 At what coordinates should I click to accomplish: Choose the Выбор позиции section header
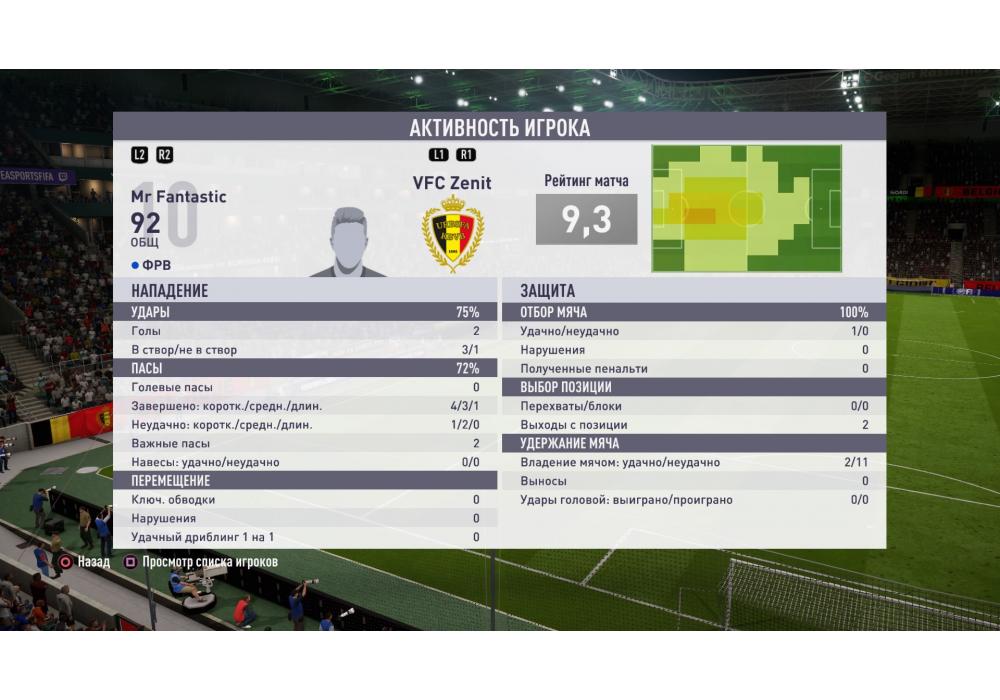pyautogui.click(x=694, y=387)
